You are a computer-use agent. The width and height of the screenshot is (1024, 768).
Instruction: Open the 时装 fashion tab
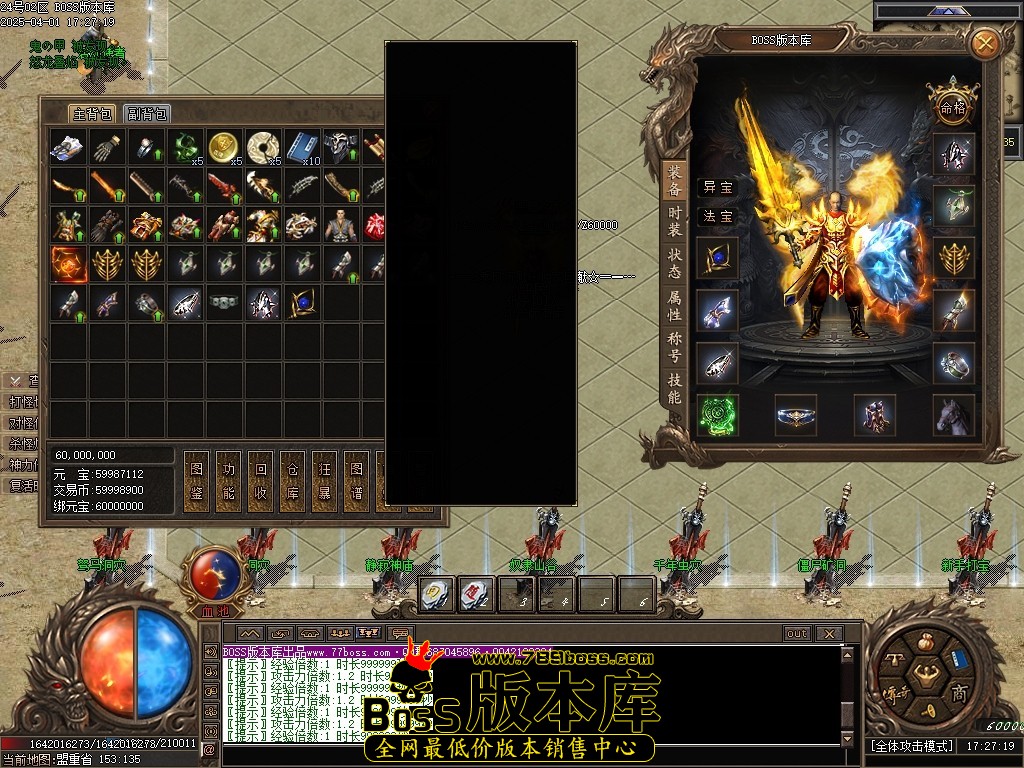[x=675, y=221]
